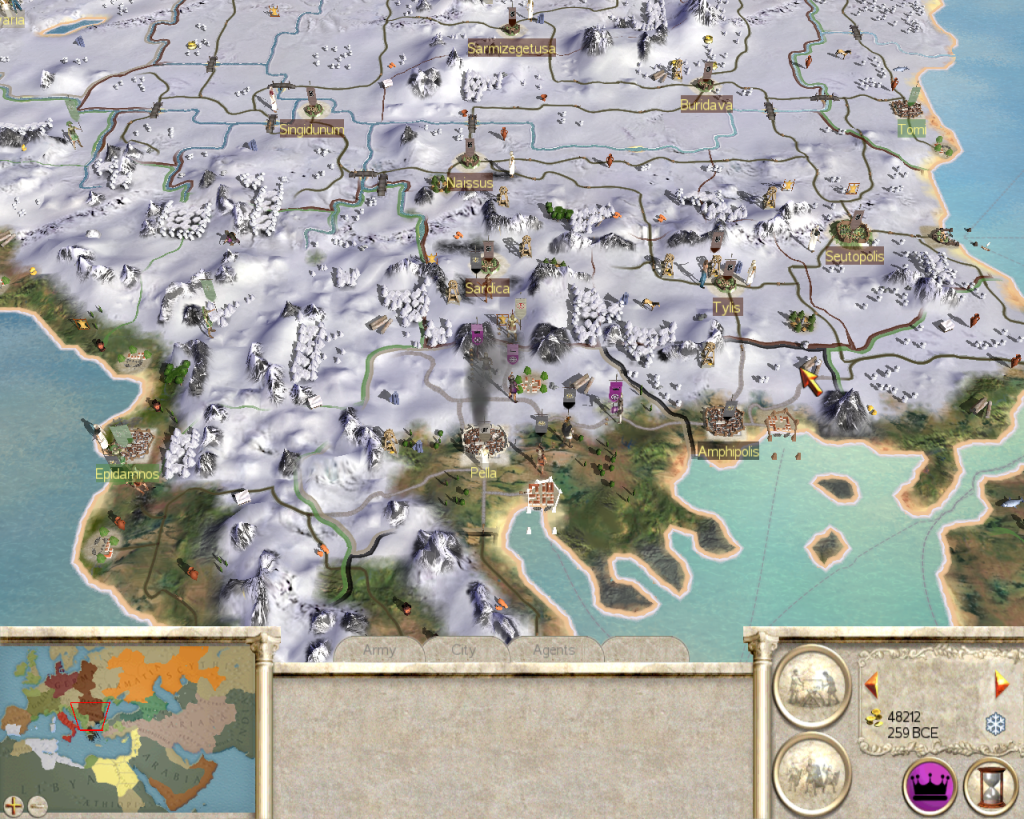Click the right red arrow selector
Screen dimensions: 1024x819
(1001, 686)
